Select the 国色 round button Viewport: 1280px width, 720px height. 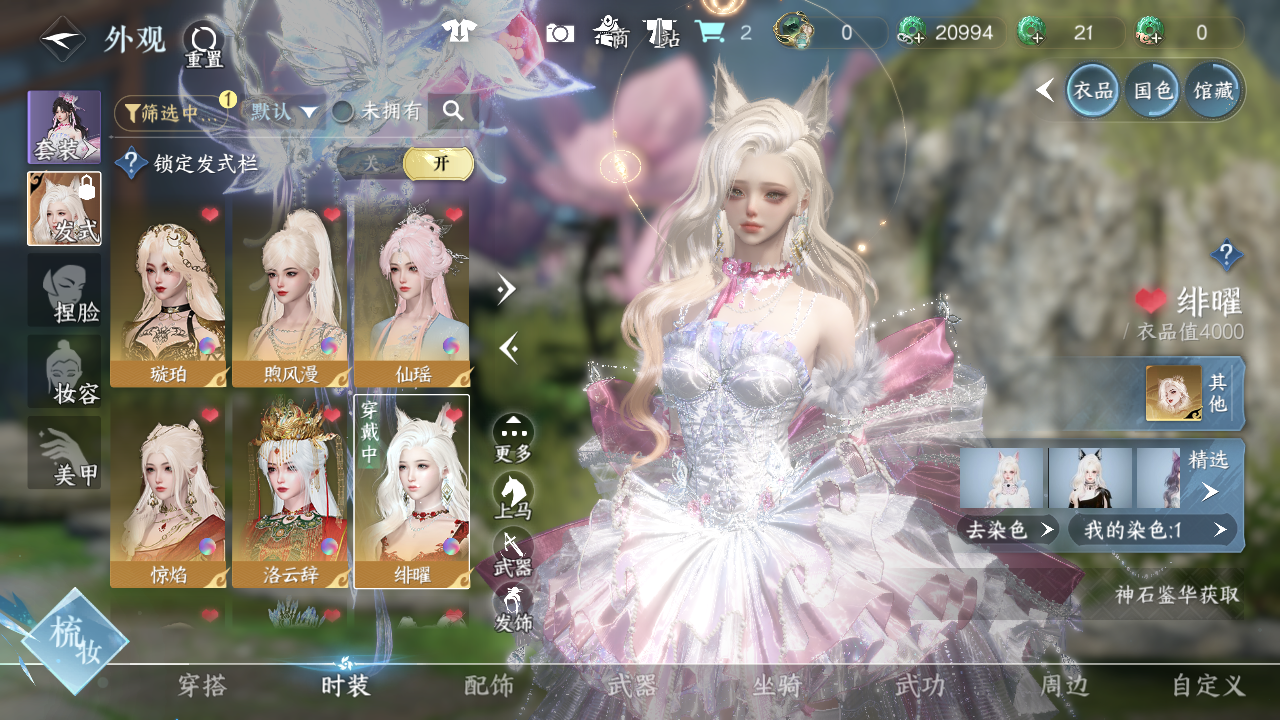[x=1153, y=91]
